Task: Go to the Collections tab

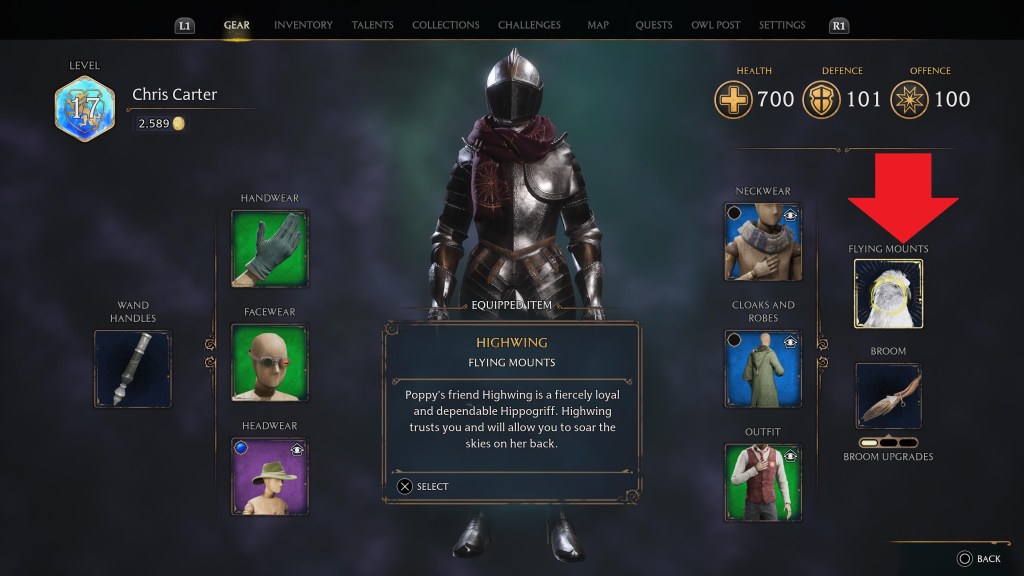Action: click(x=445, y=25)
